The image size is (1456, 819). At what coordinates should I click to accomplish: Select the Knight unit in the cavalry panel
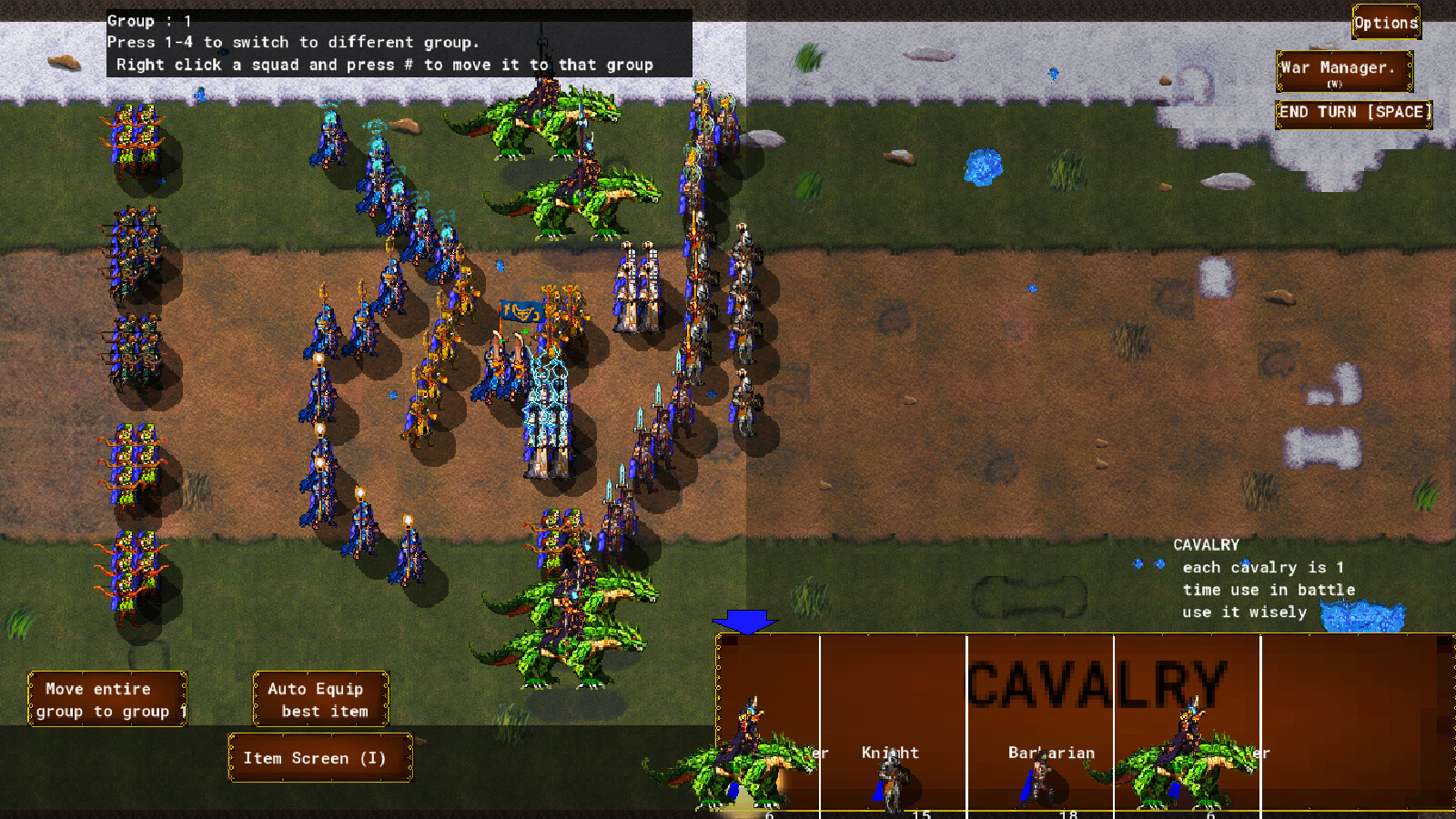click(x=891, y=773)
